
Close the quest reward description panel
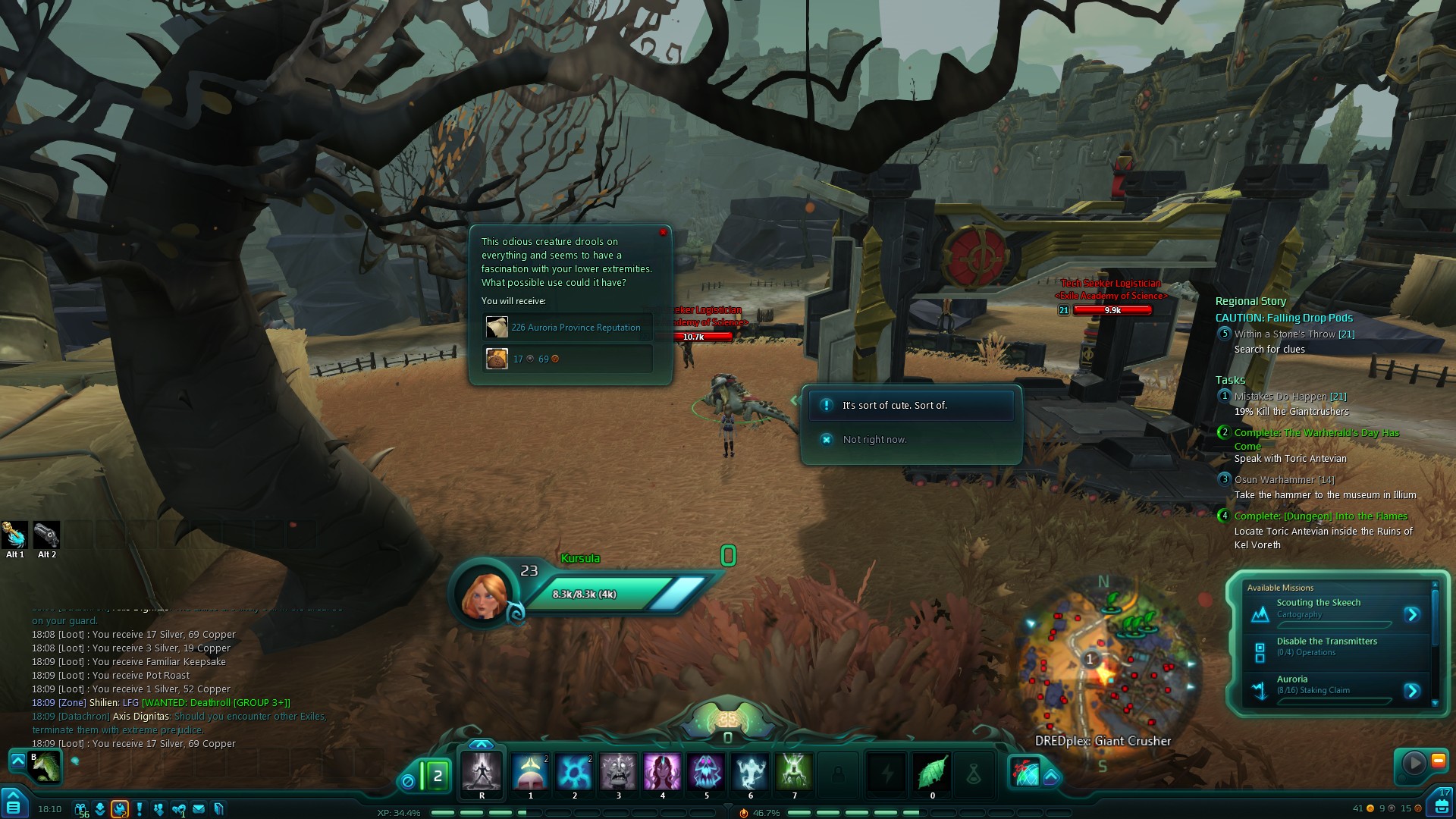663,233
